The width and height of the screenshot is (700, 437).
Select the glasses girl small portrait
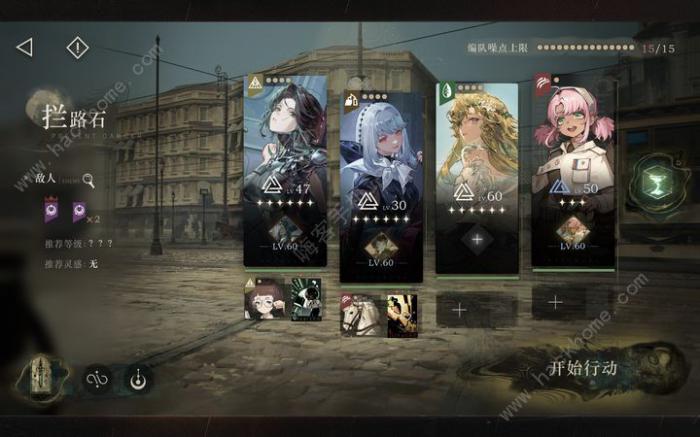click(x=263, y=298)
